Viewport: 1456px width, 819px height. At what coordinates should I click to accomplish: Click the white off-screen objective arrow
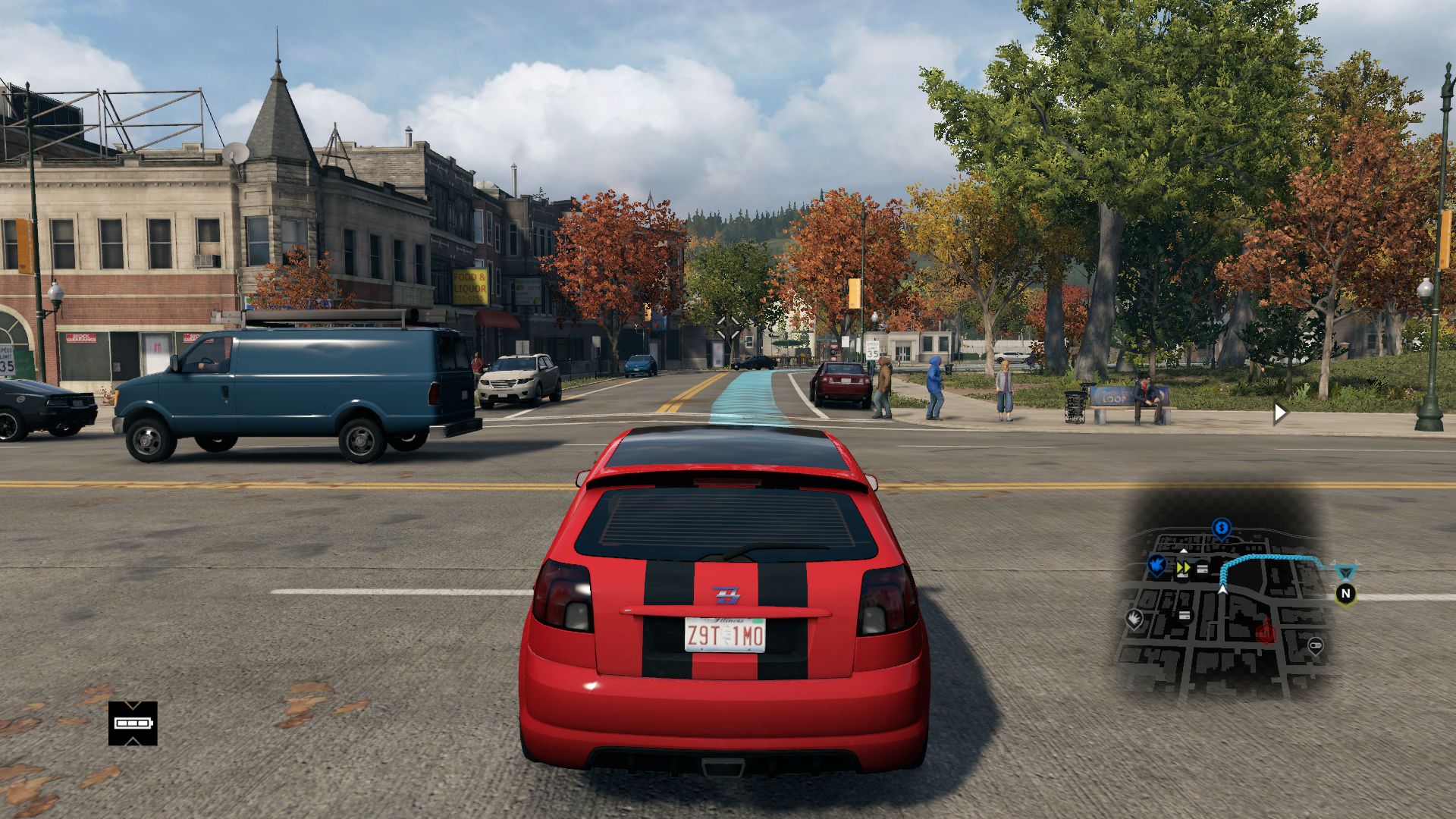point(1280,413)
